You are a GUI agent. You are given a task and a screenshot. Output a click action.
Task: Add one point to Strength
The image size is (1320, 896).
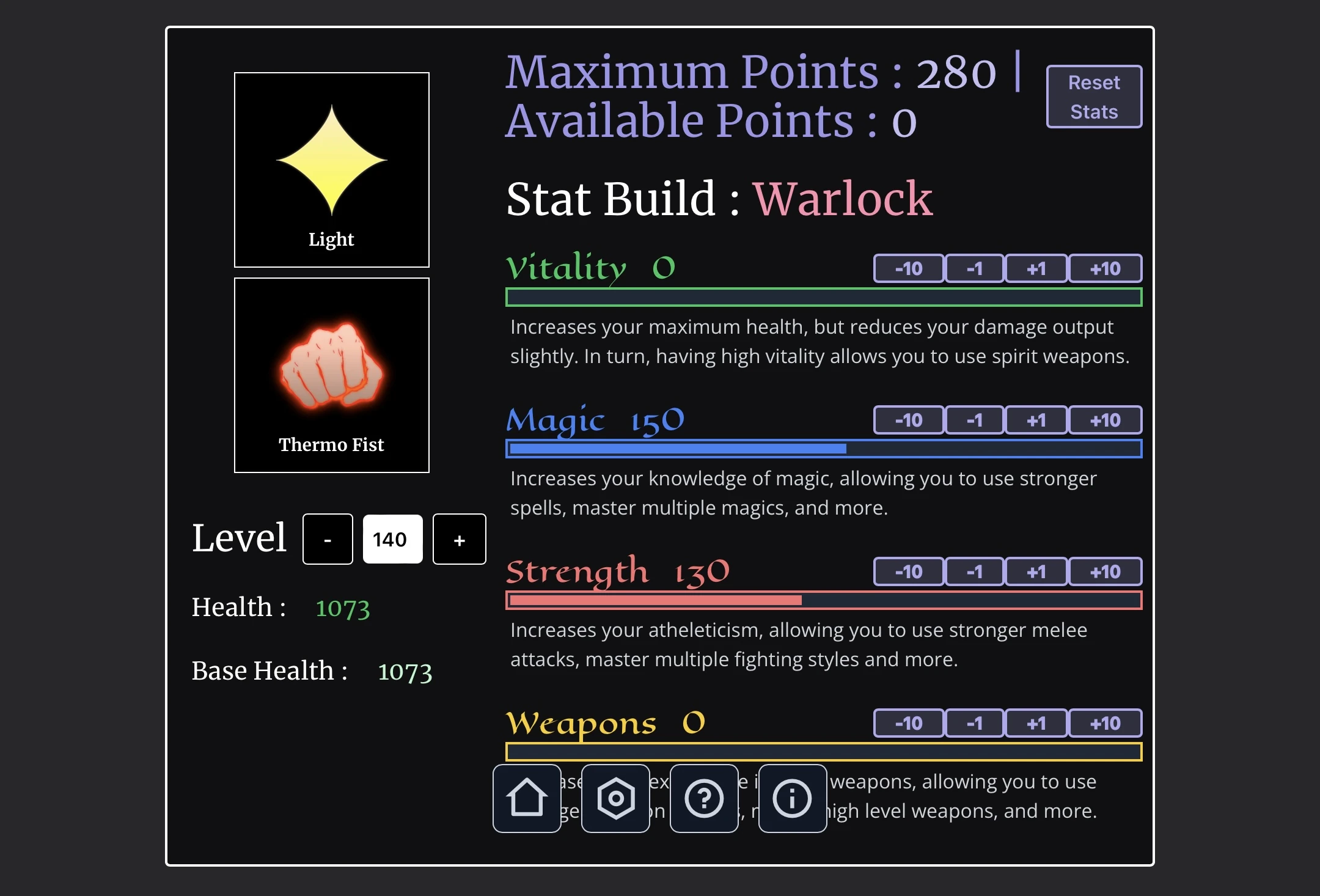(x=1035, y=571)
